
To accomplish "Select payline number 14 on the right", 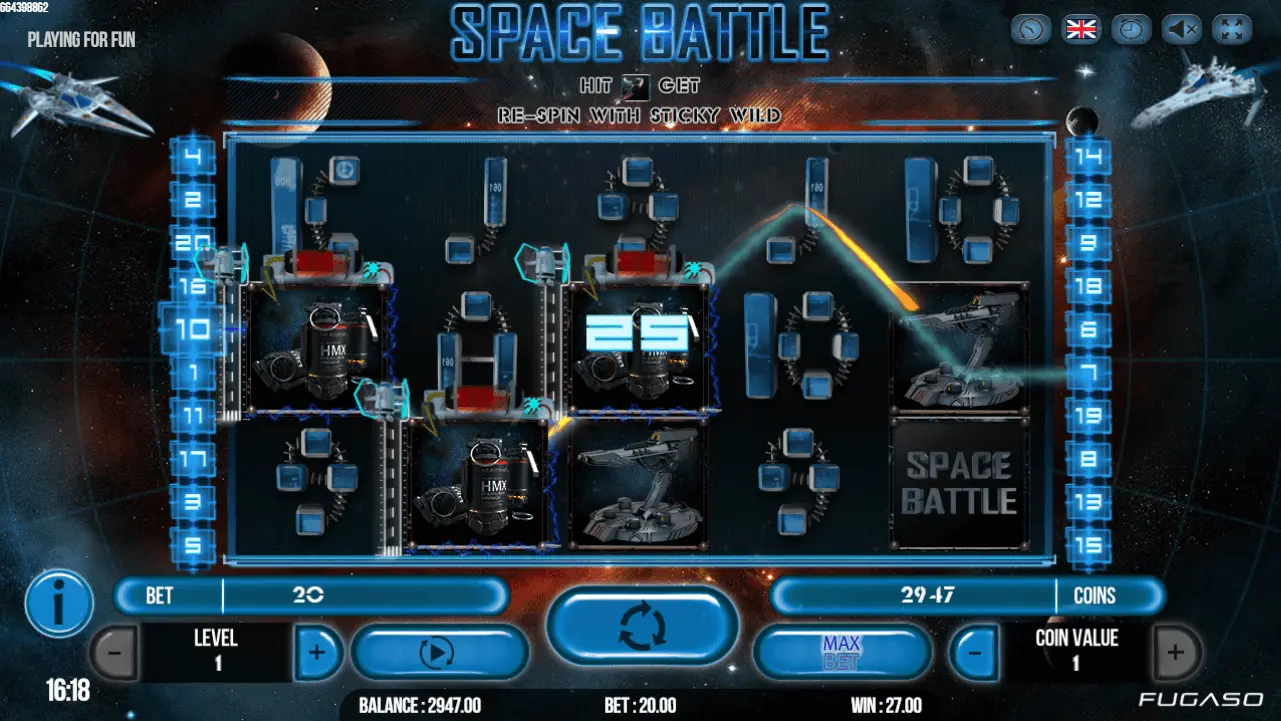I will (1089, 157).
